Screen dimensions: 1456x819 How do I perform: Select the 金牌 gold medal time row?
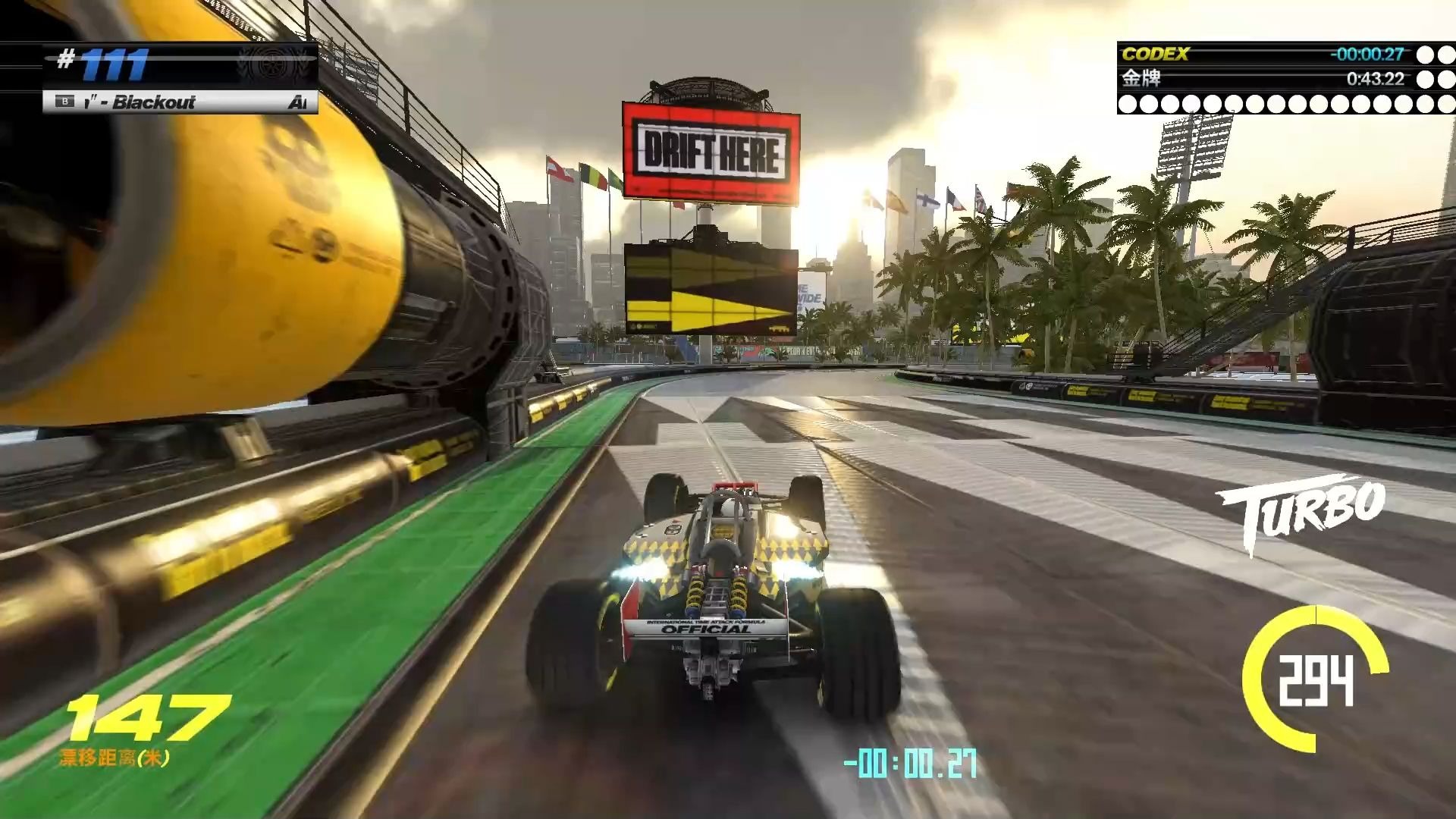pos(1274,78)
